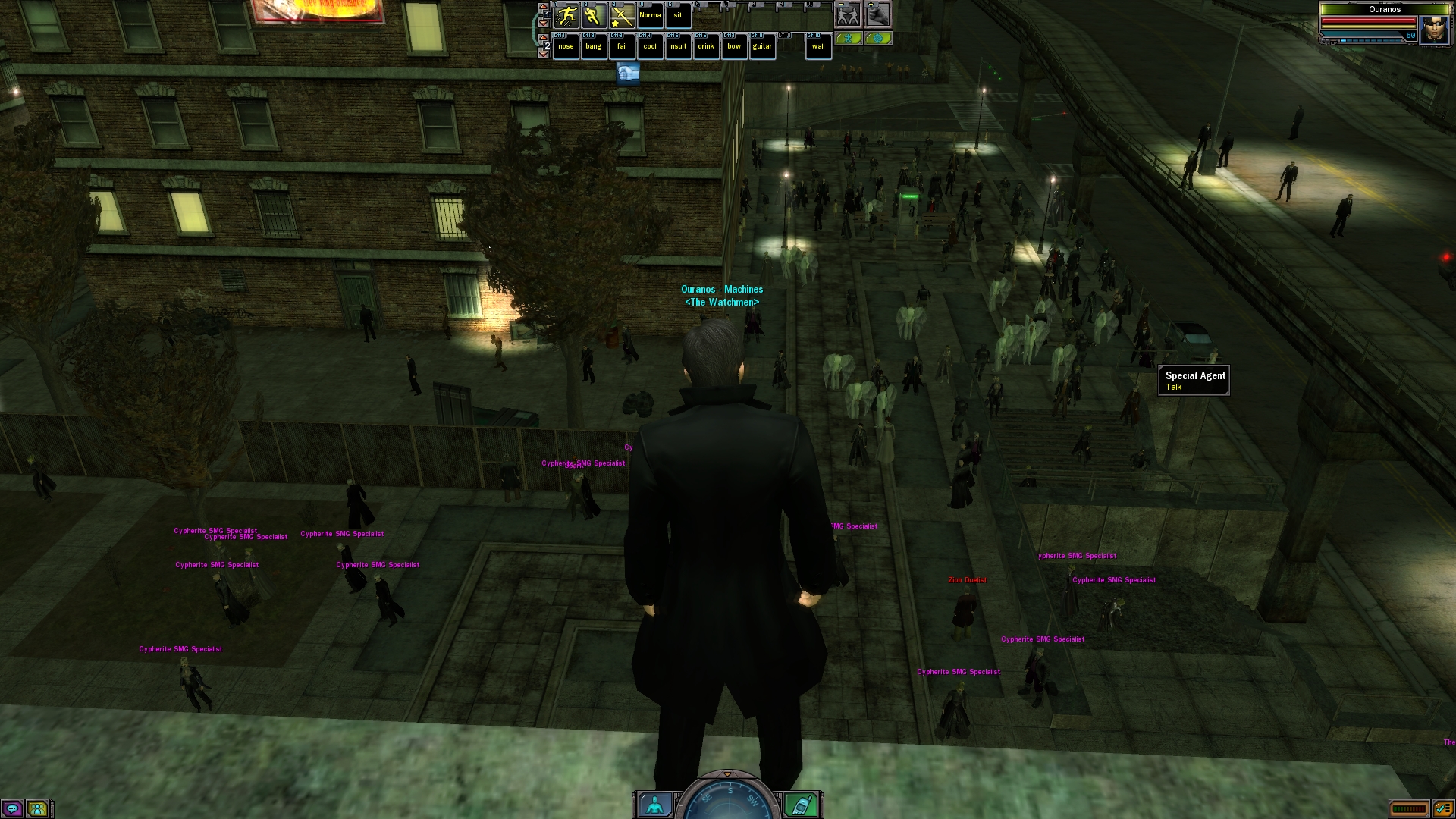Perform the 'bow' emote

point(734,46)
